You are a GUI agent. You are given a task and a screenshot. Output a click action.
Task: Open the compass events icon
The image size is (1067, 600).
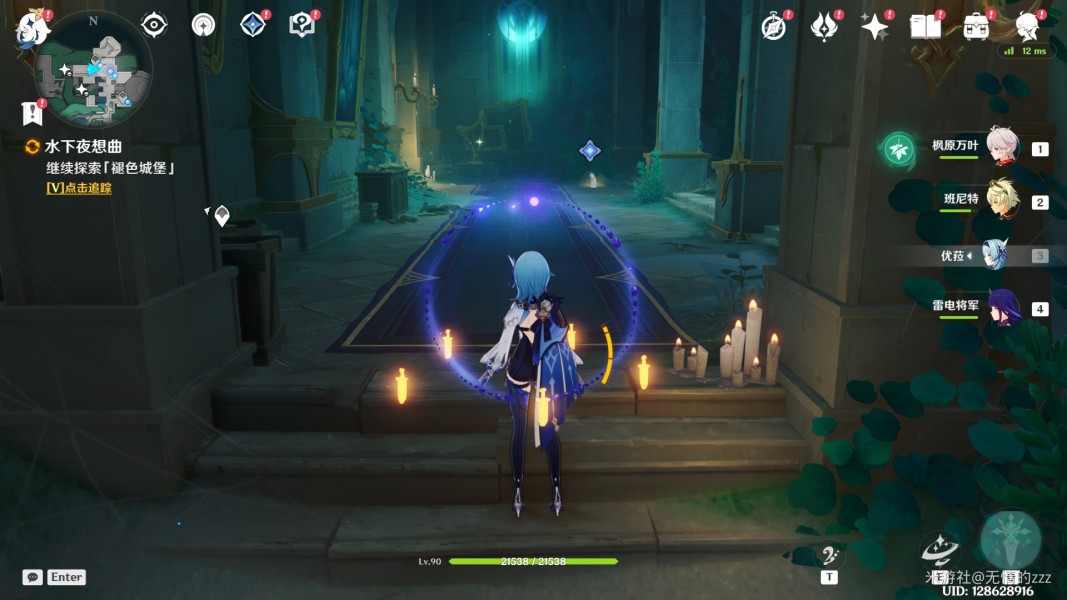pos(773,27)
